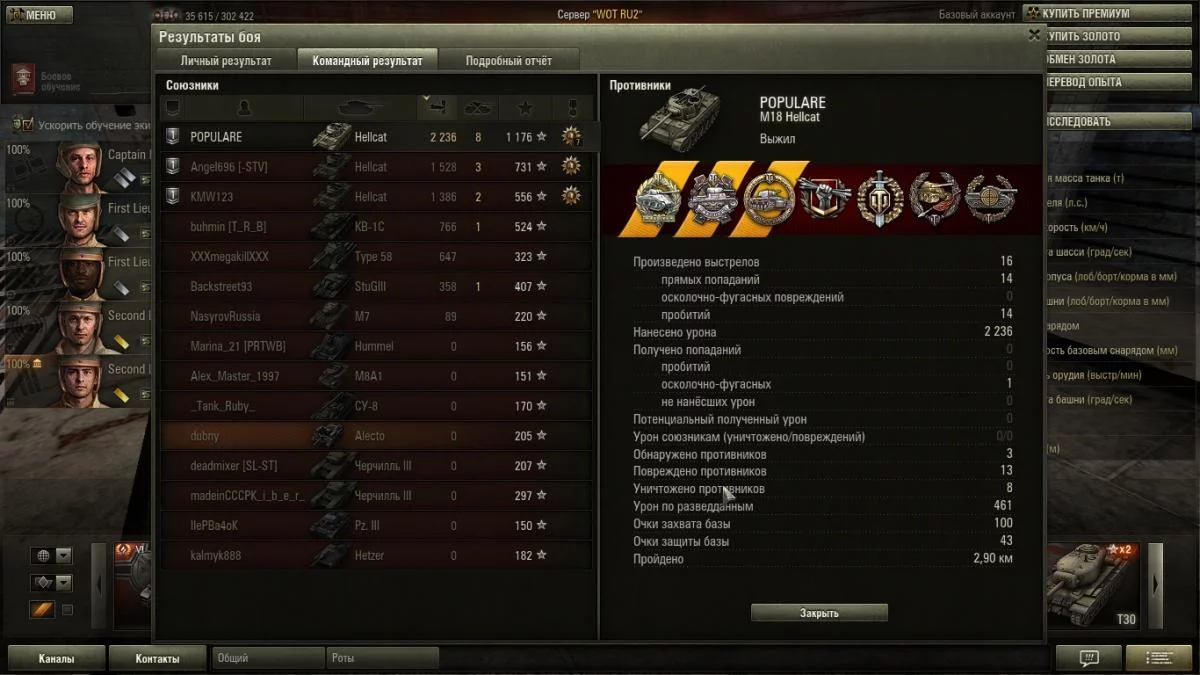Open the Контакты list
Image resolution: width=1200 pixels, height=675 pixels.
pos(158,659)
